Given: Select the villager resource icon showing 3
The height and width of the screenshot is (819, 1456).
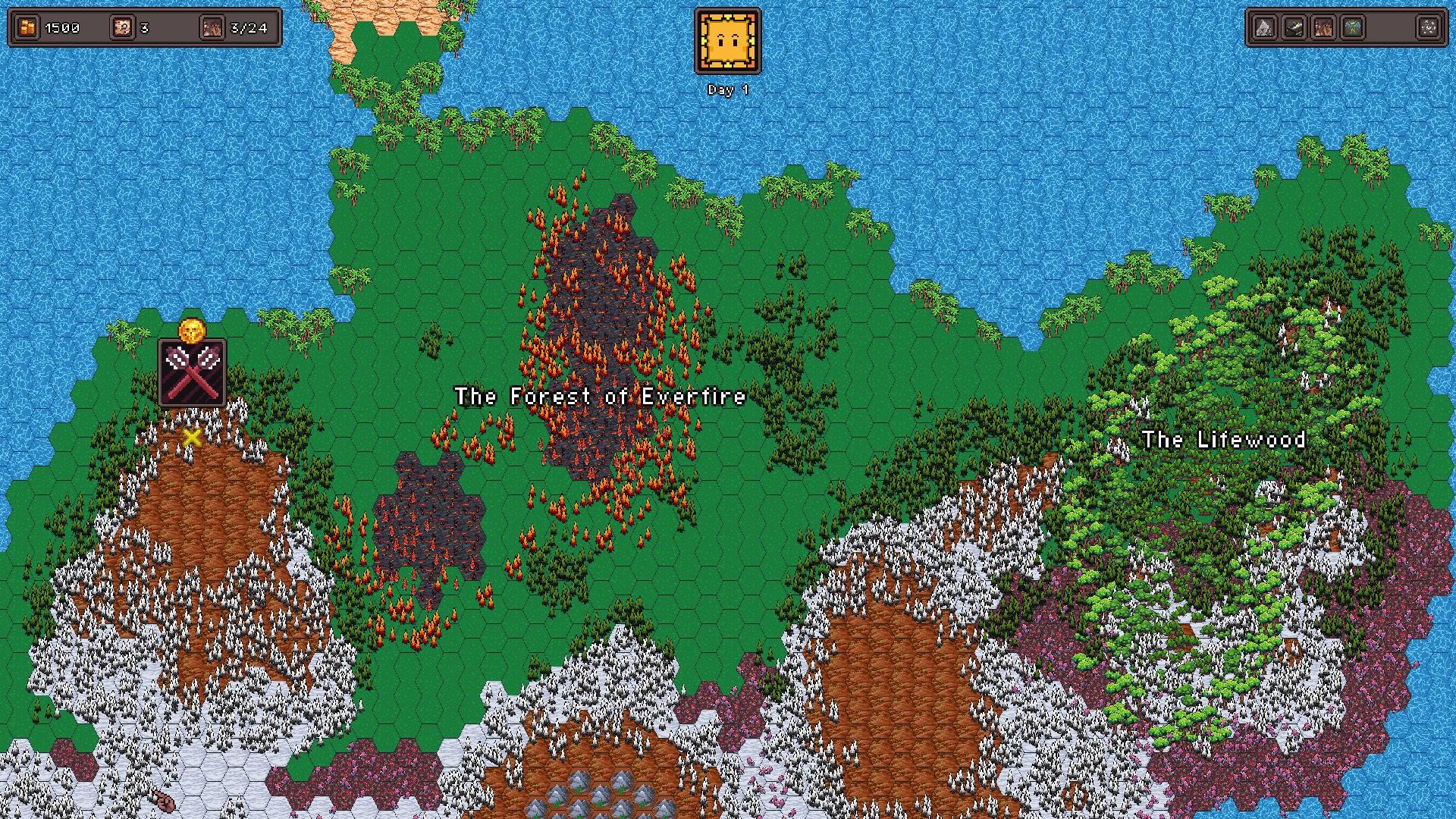Looking at the screenshot, I should 121,27.
